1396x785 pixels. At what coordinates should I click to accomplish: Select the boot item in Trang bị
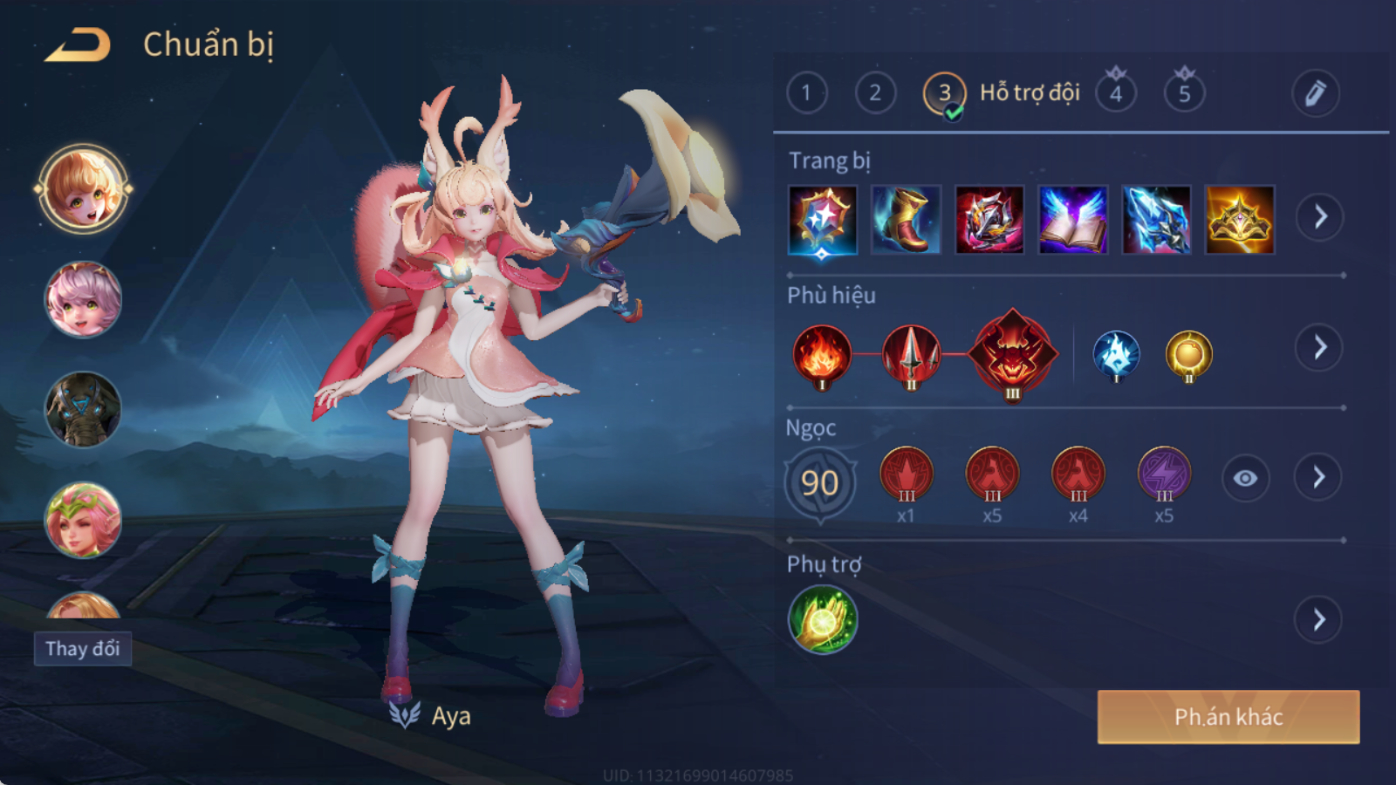[x=906, y=219]
